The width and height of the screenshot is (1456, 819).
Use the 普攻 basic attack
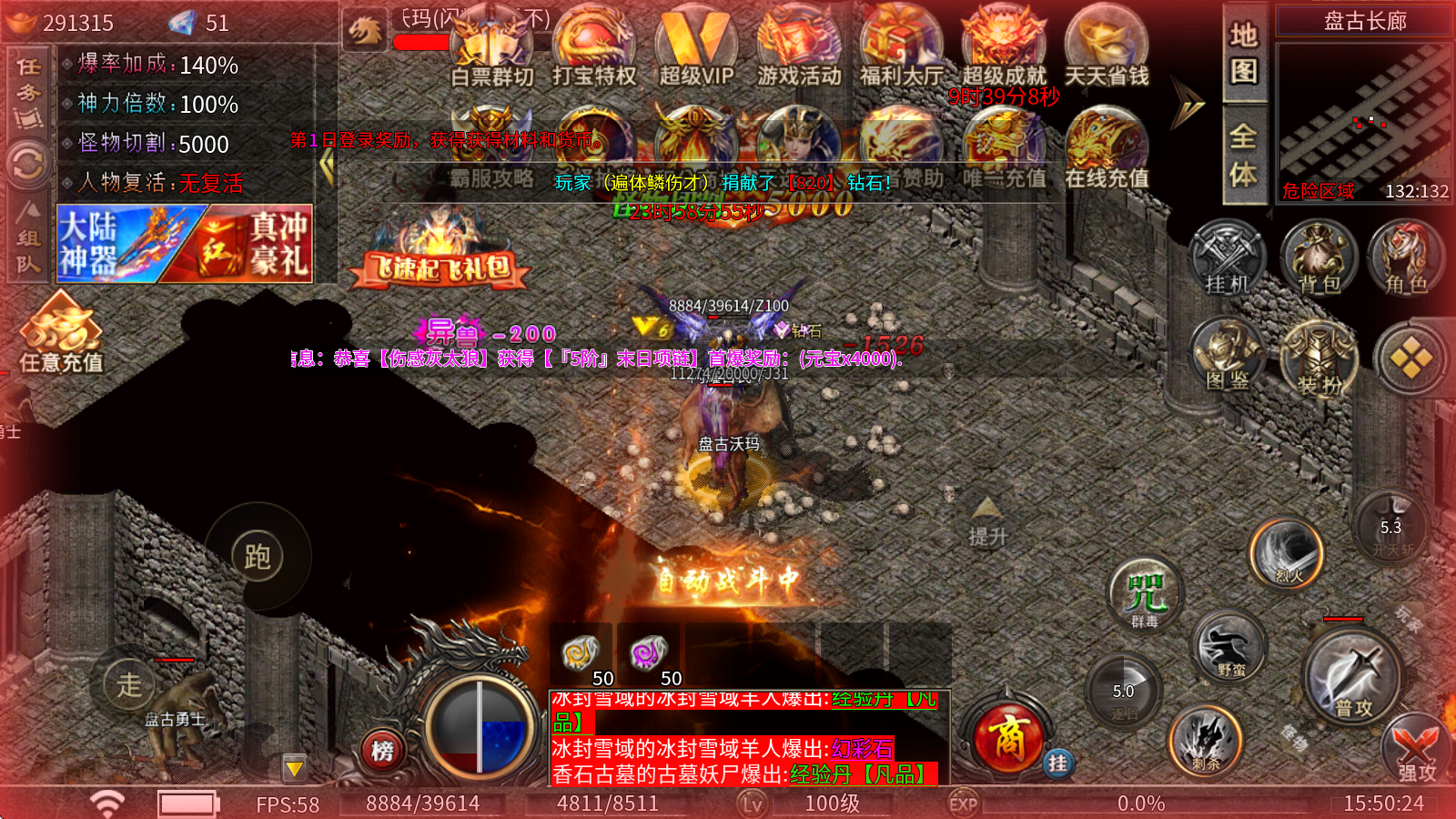(x=1353, y=678)
